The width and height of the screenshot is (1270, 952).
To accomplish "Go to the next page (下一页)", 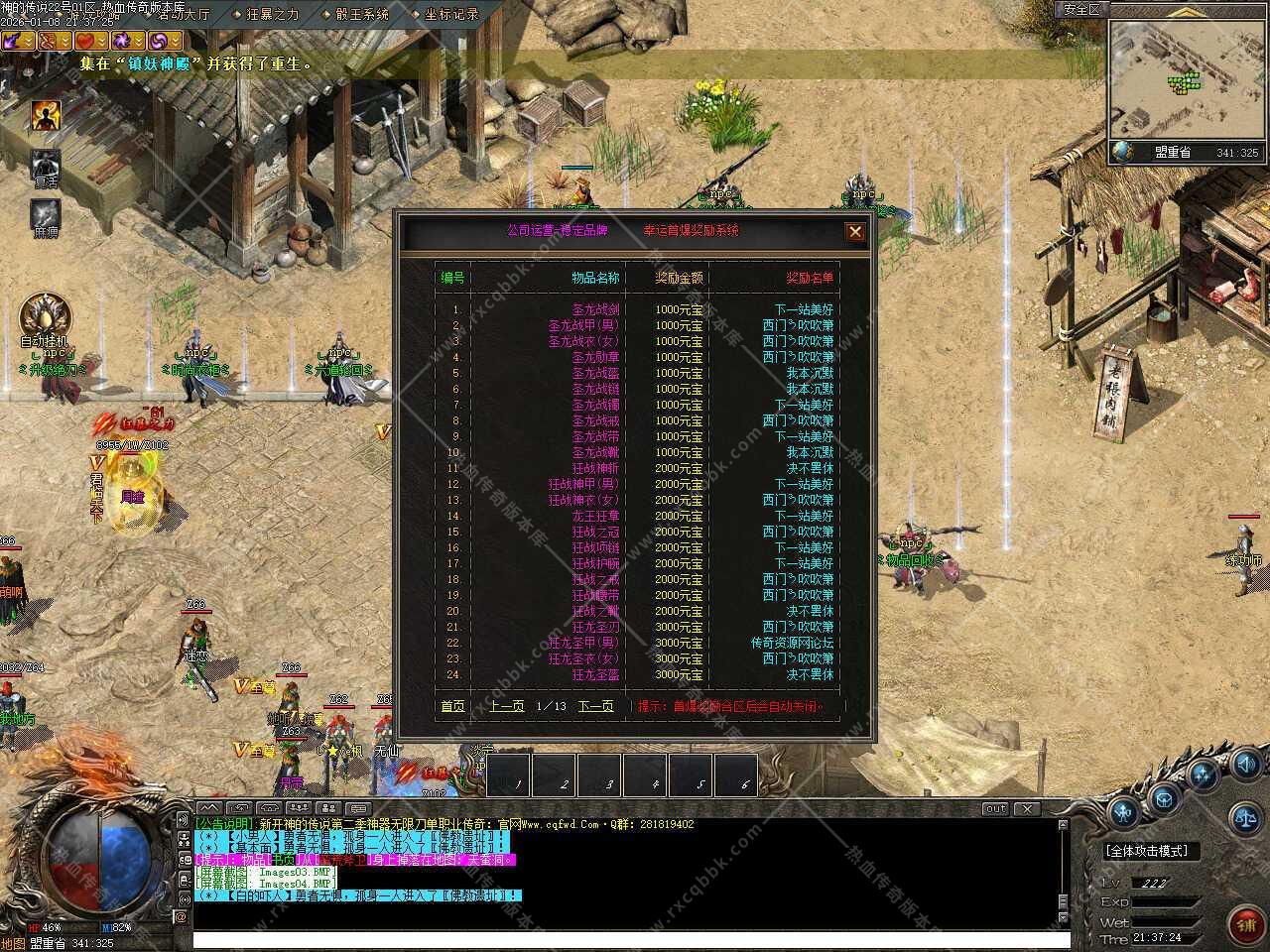I will pyautogui.click(x=595, y=706).
